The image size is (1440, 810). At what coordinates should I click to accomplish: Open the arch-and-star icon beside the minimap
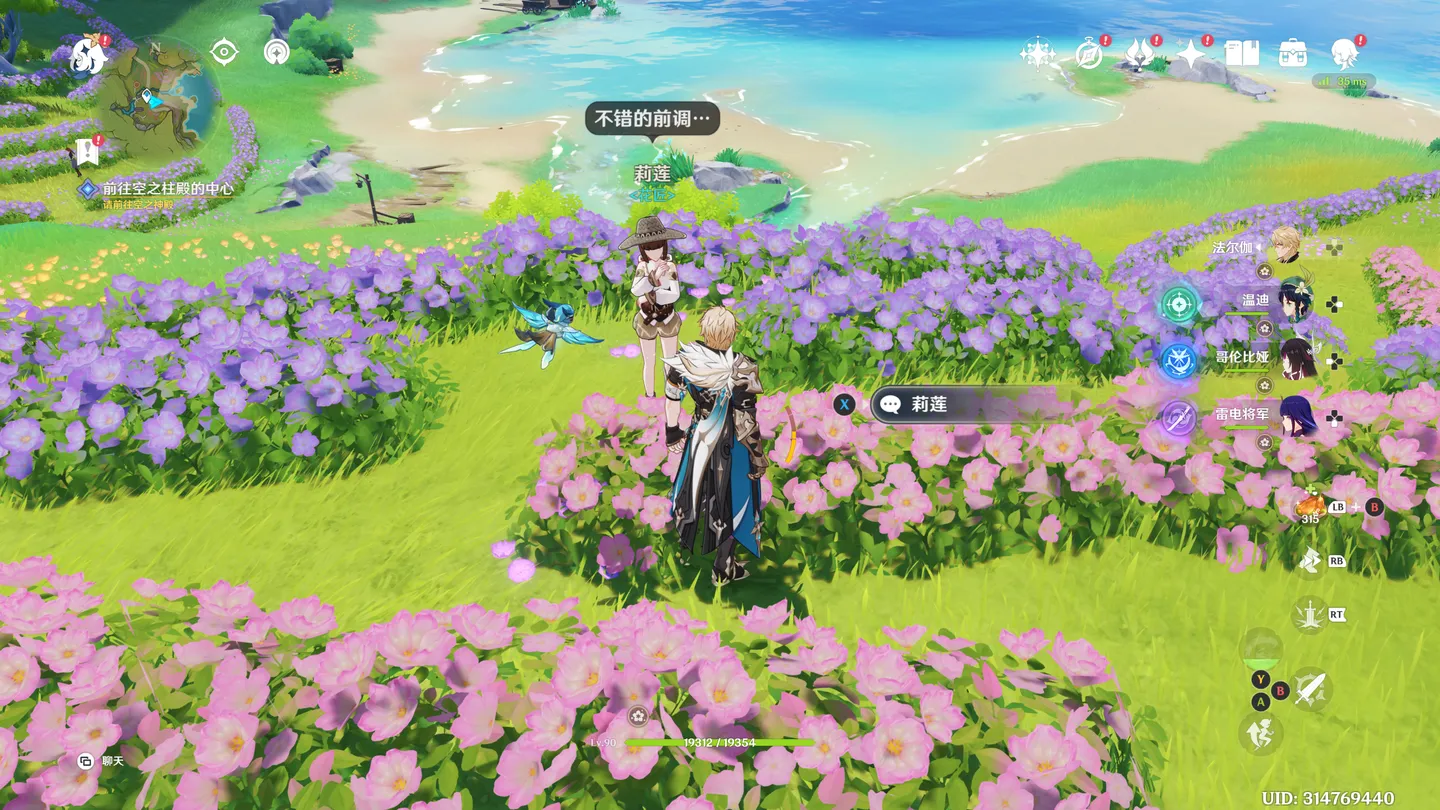[x=276, y=52]
